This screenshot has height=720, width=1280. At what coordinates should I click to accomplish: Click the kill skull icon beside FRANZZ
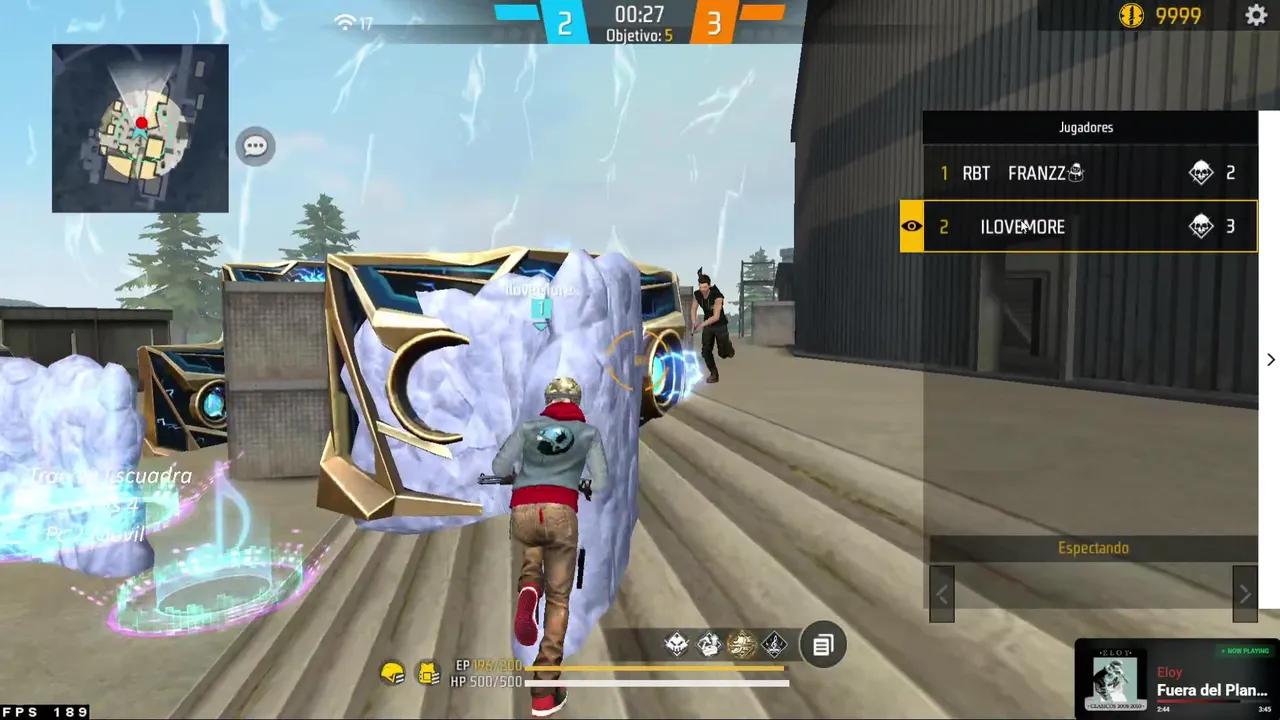tap(1202, 173)
